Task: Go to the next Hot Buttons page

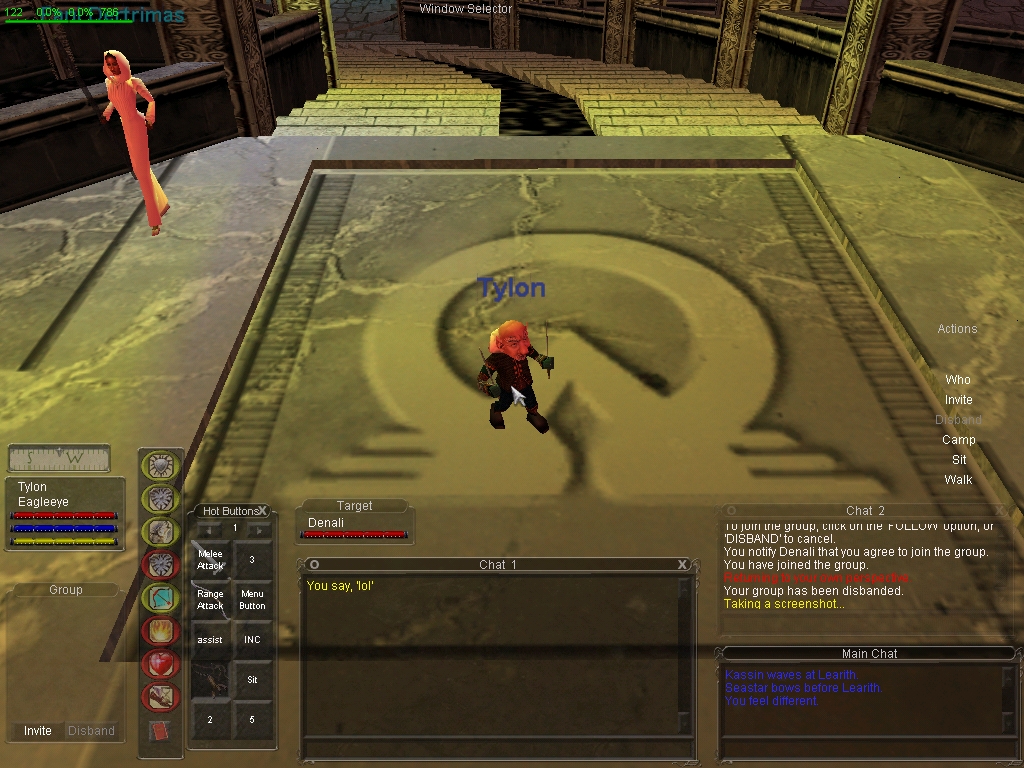Action: click(259, 529)
